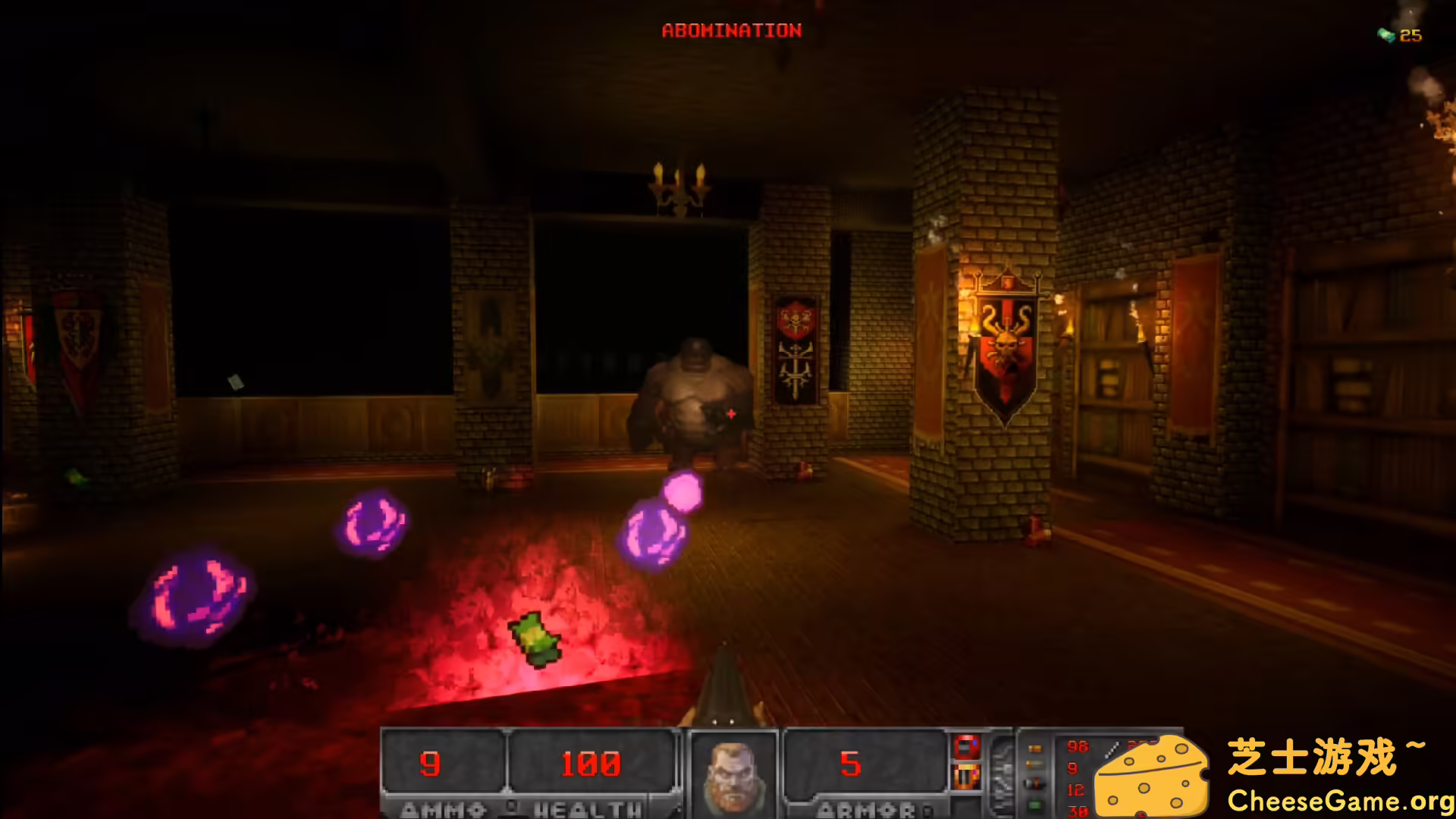Image resolution: width=1456 pixels, height=819 pixels.
Task: Click the ARMOR value displaying 5
Action: click(852, 764)
